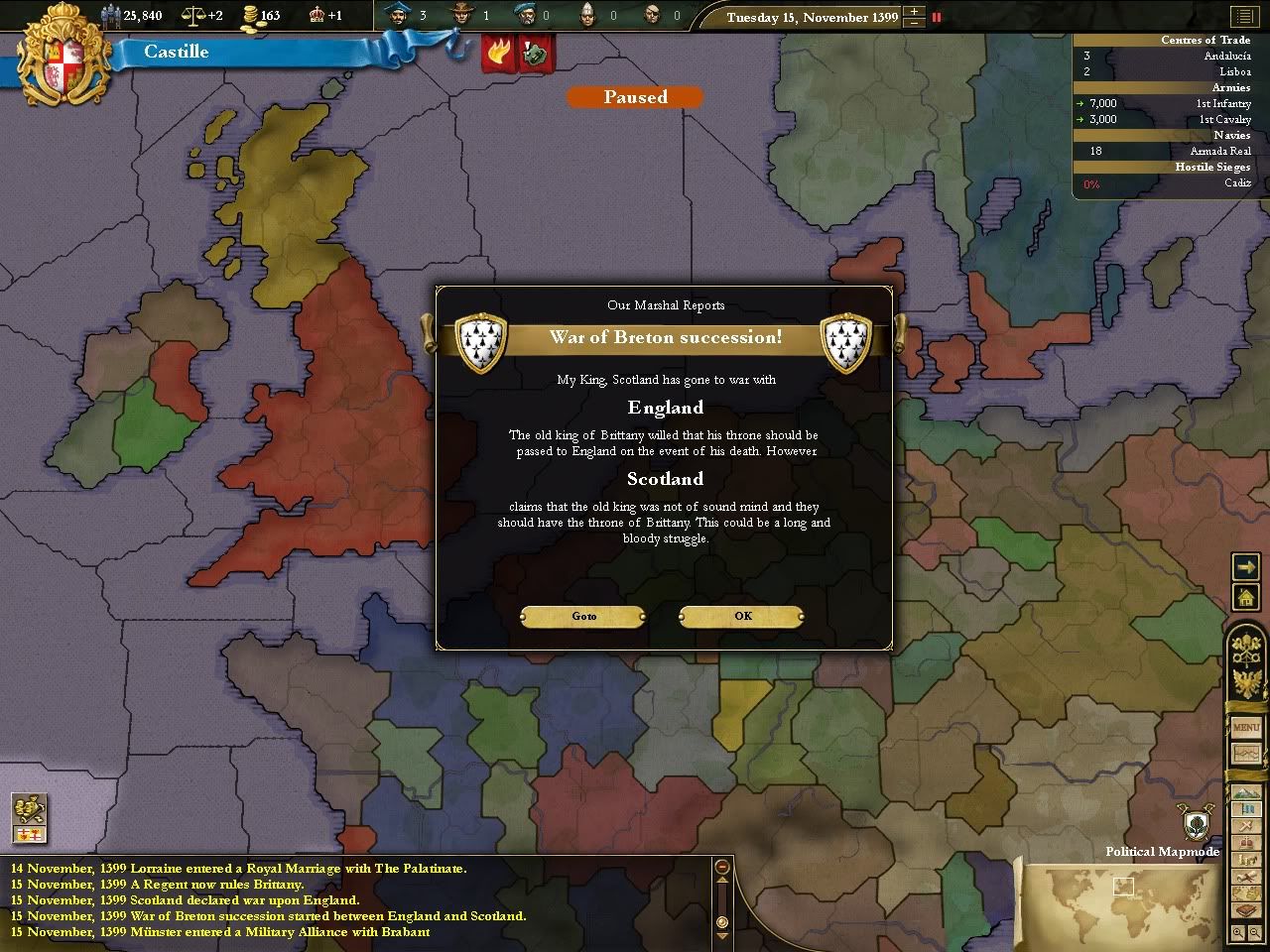Click the flame alert banner
Viewport: 1270px width, 952px height.
click(x=498, y=52)
